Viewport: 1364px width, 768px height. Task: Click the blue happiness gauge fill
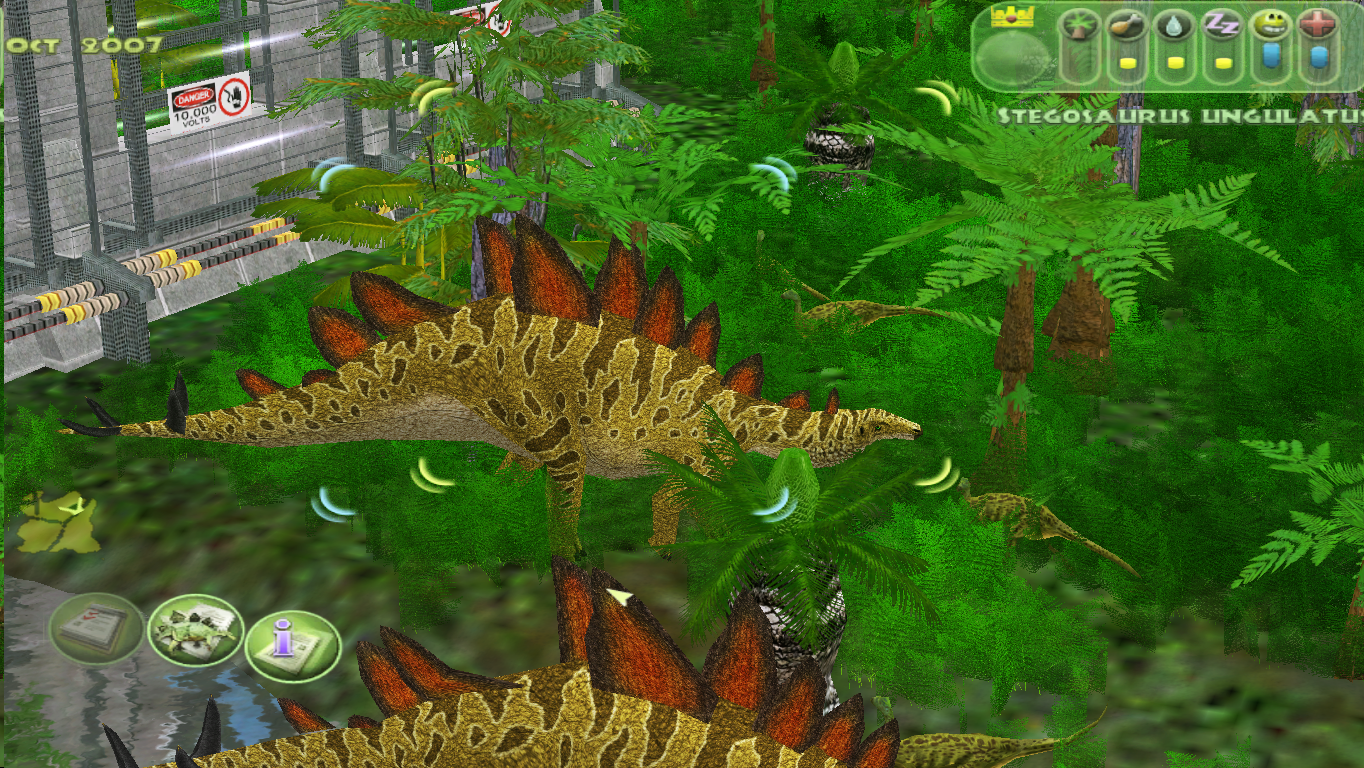[x=1270, y=55]
